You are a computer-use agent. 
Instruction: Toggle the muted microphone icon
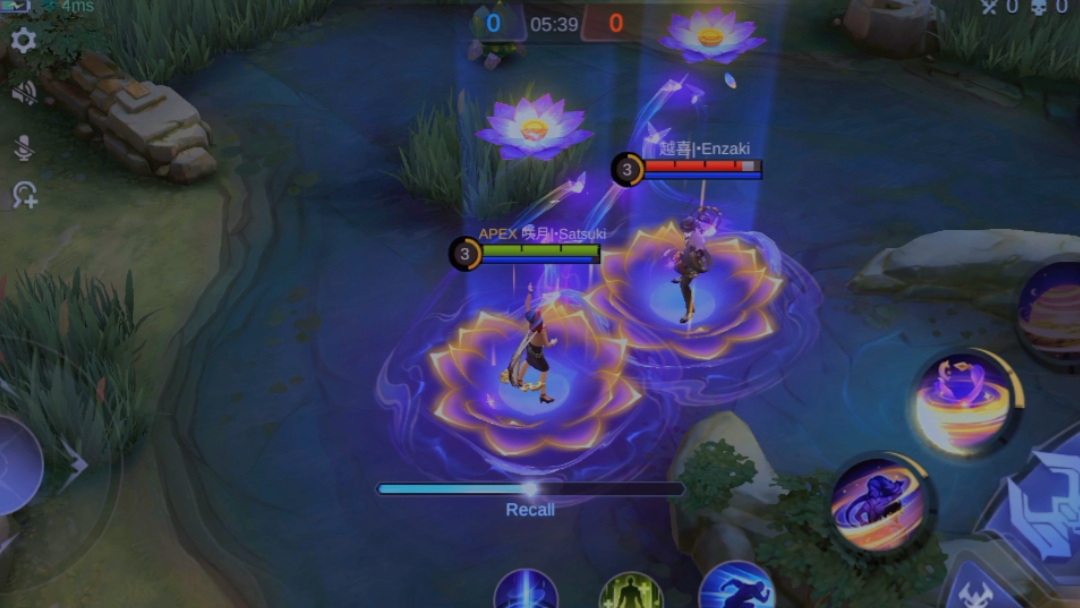(x=23, y=148)
